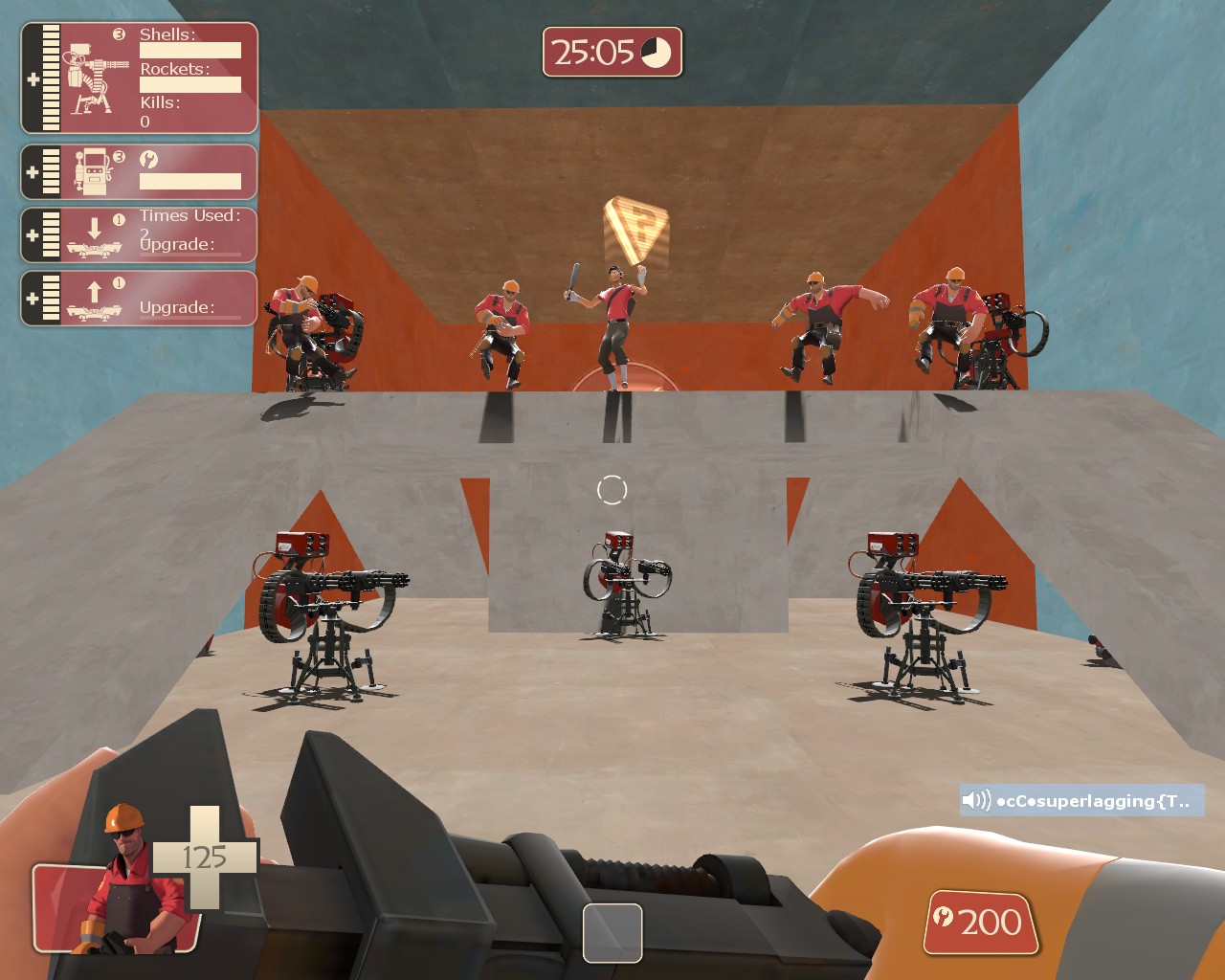1225x980 pixels.
Task: Click the voice chat speaker notification
Action: click(x=1080, y=801)
